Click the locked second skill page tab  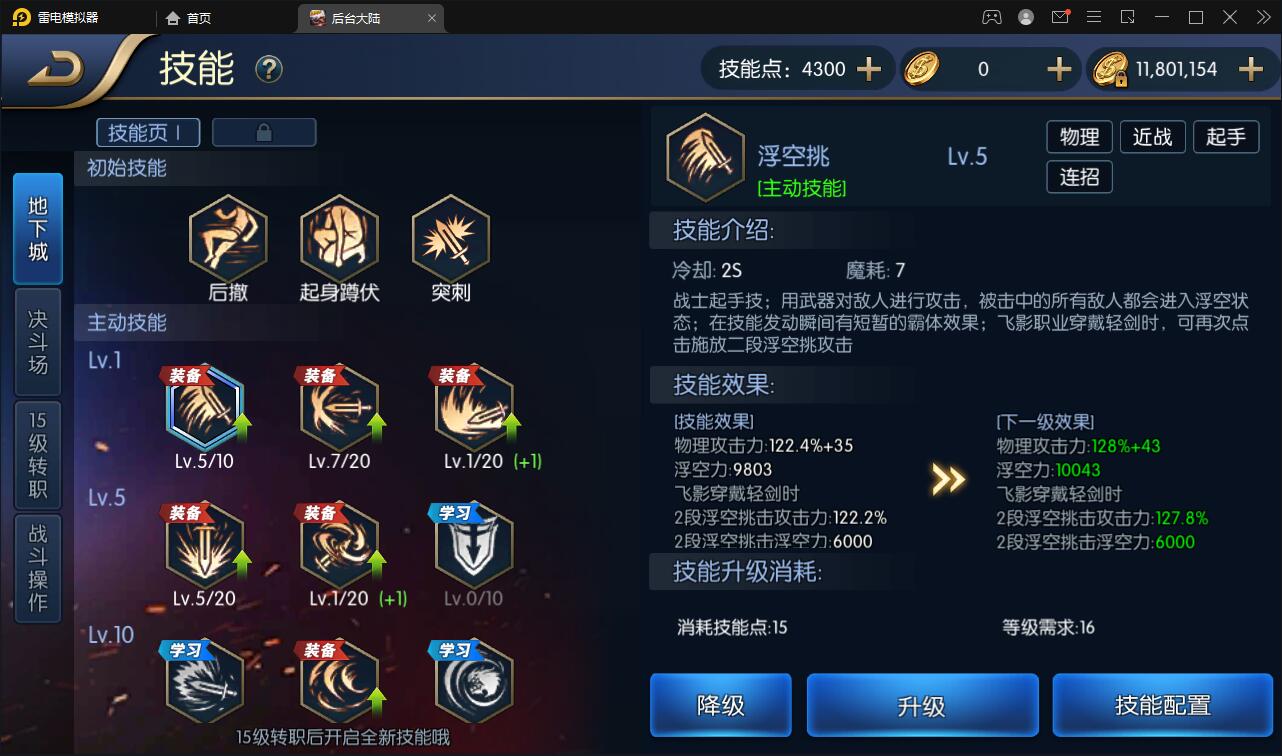[264, 131]
